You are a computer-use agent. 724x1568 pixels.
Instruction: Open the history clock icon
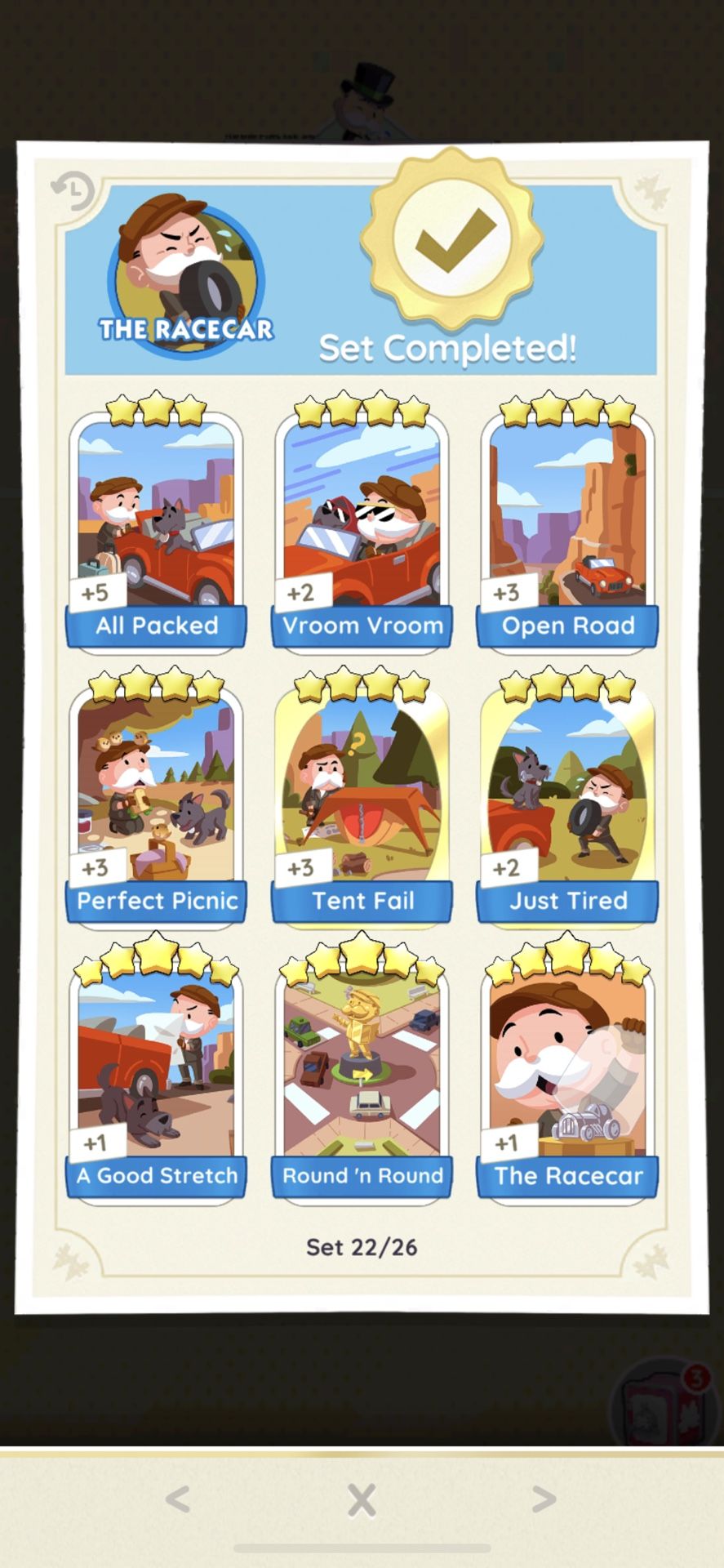[x=73, y=191]
